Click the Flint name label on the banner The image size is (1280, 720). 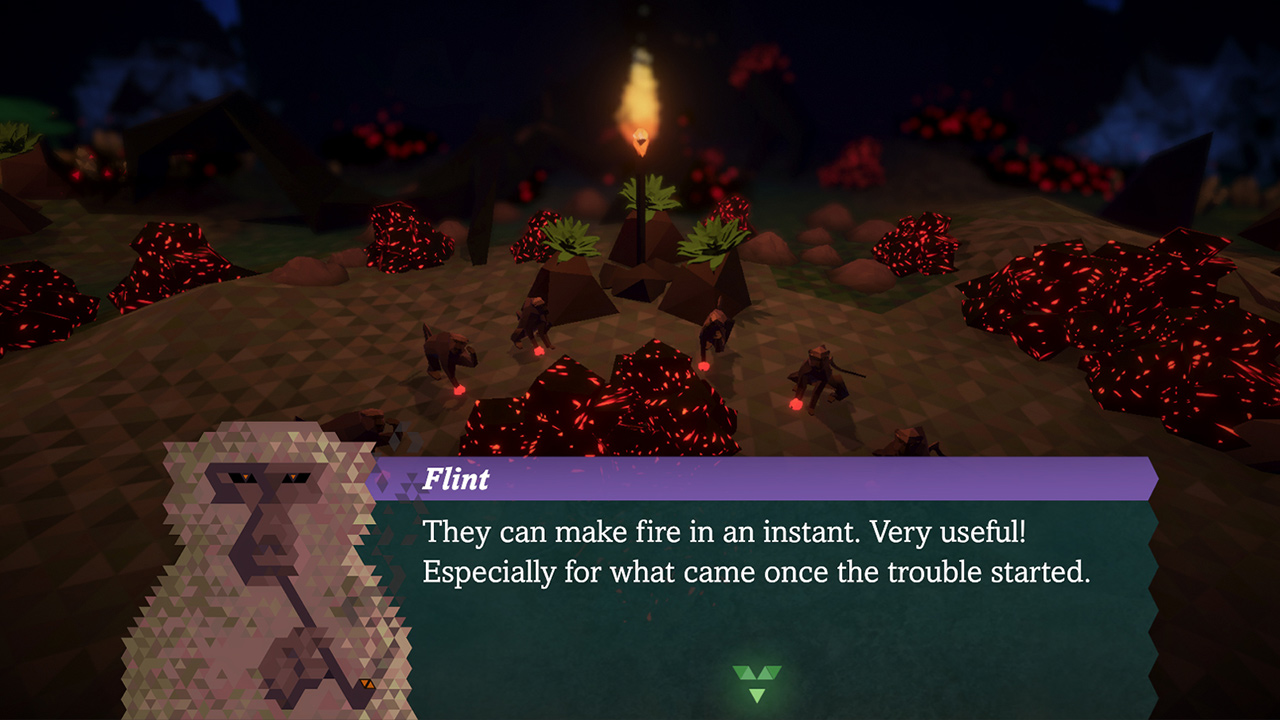[x=457, y=480]
